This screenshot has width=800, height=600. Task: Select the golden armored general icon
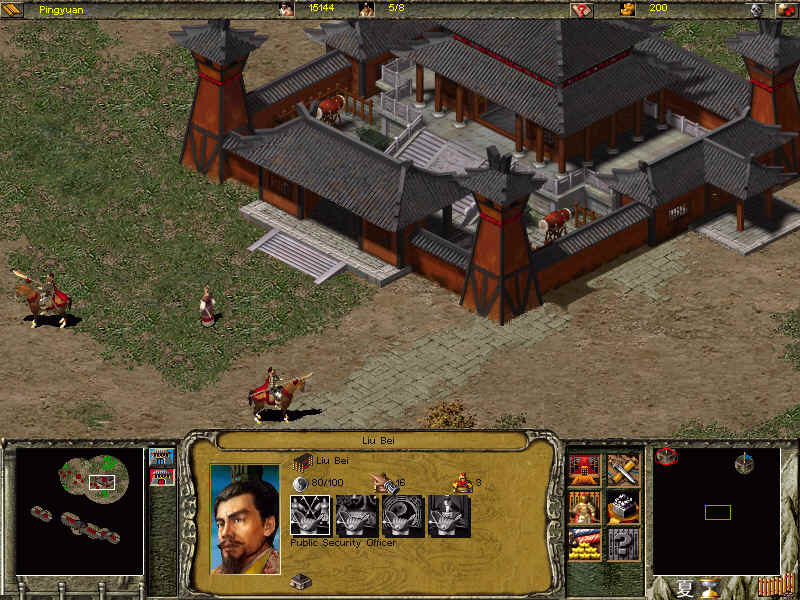point(584,506)
